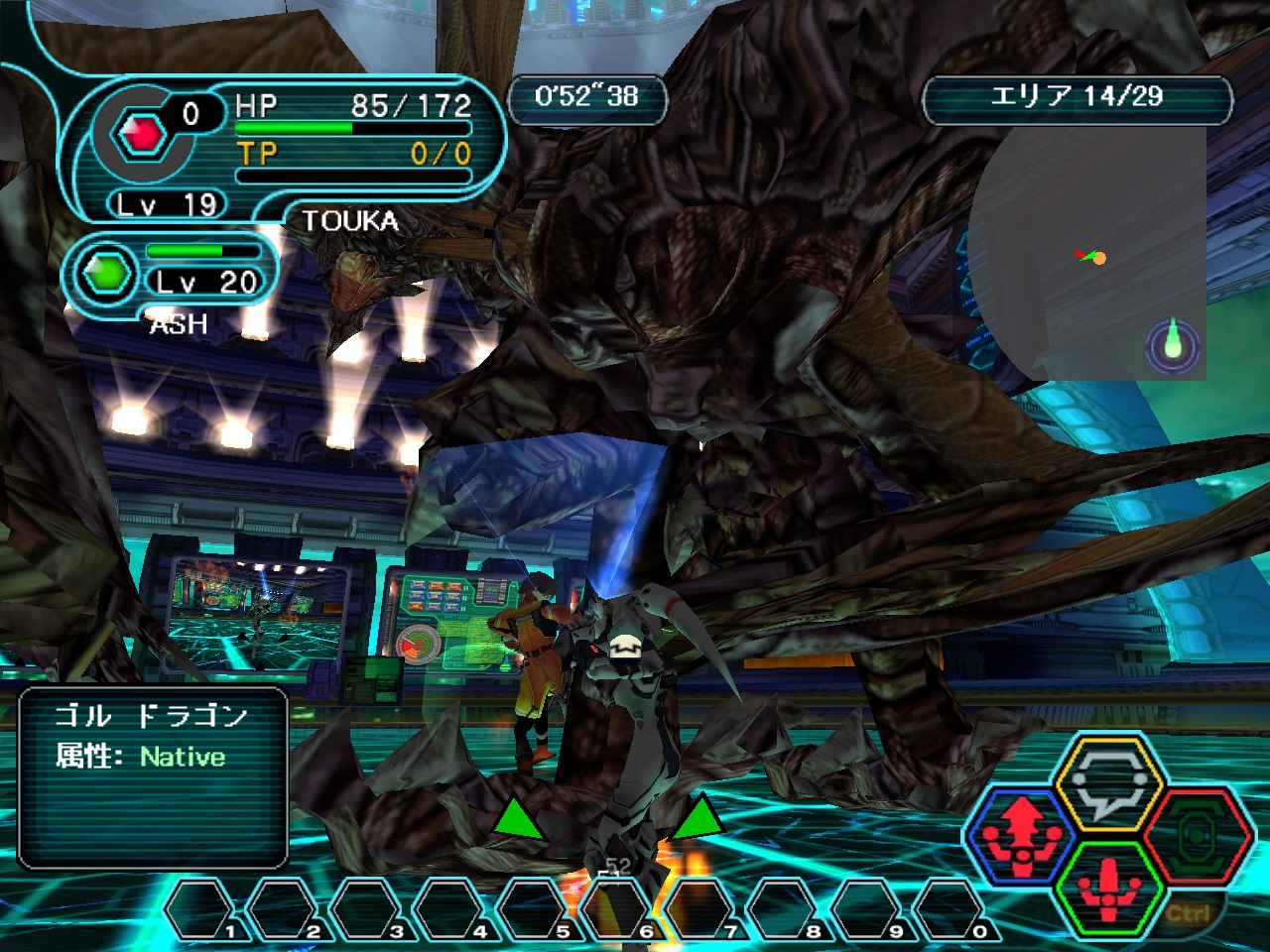The image size is (1270, 952).
Task: Use the heavy attack in the green hexagon
Action: 1109,887
